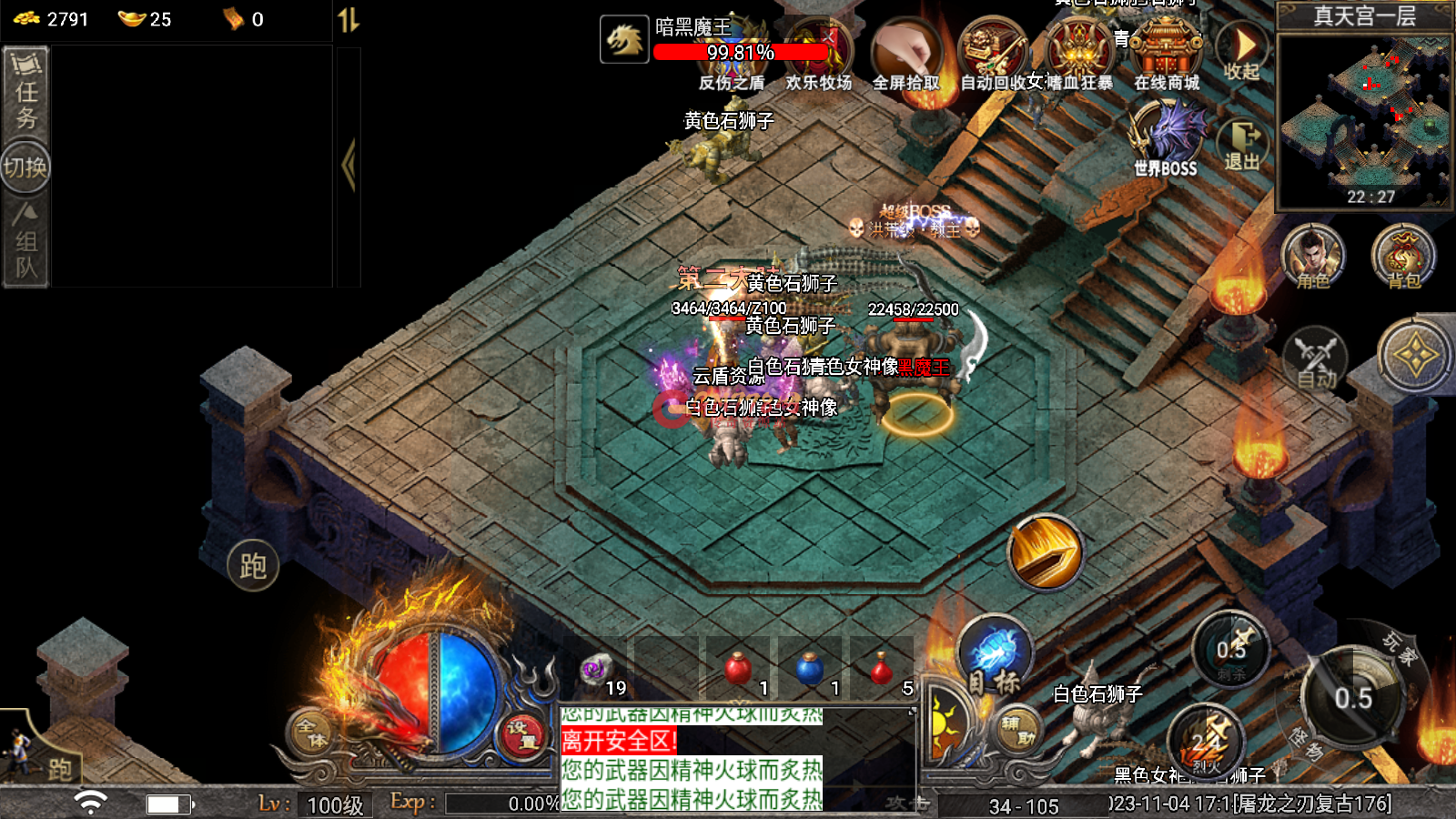
Task: Open the 任务 quest panel
Action: coord(25,93)
